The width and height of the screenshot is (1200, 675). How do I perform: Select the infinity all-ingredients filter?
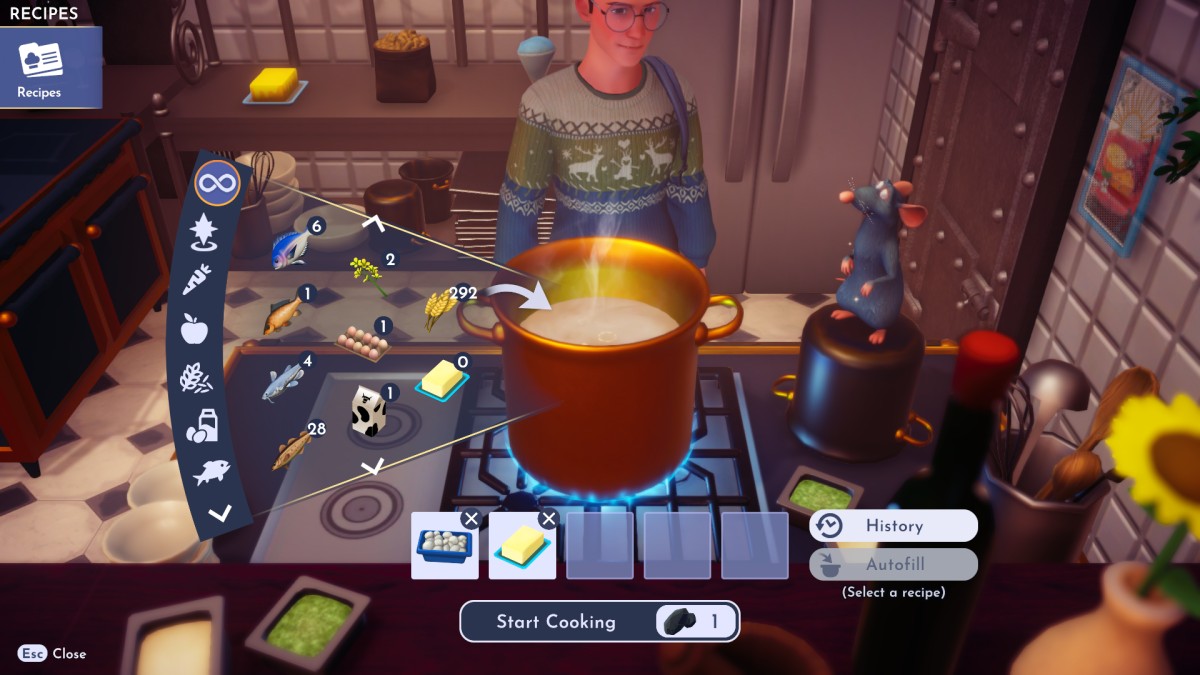pyautogui.click(x=217, y=184)
